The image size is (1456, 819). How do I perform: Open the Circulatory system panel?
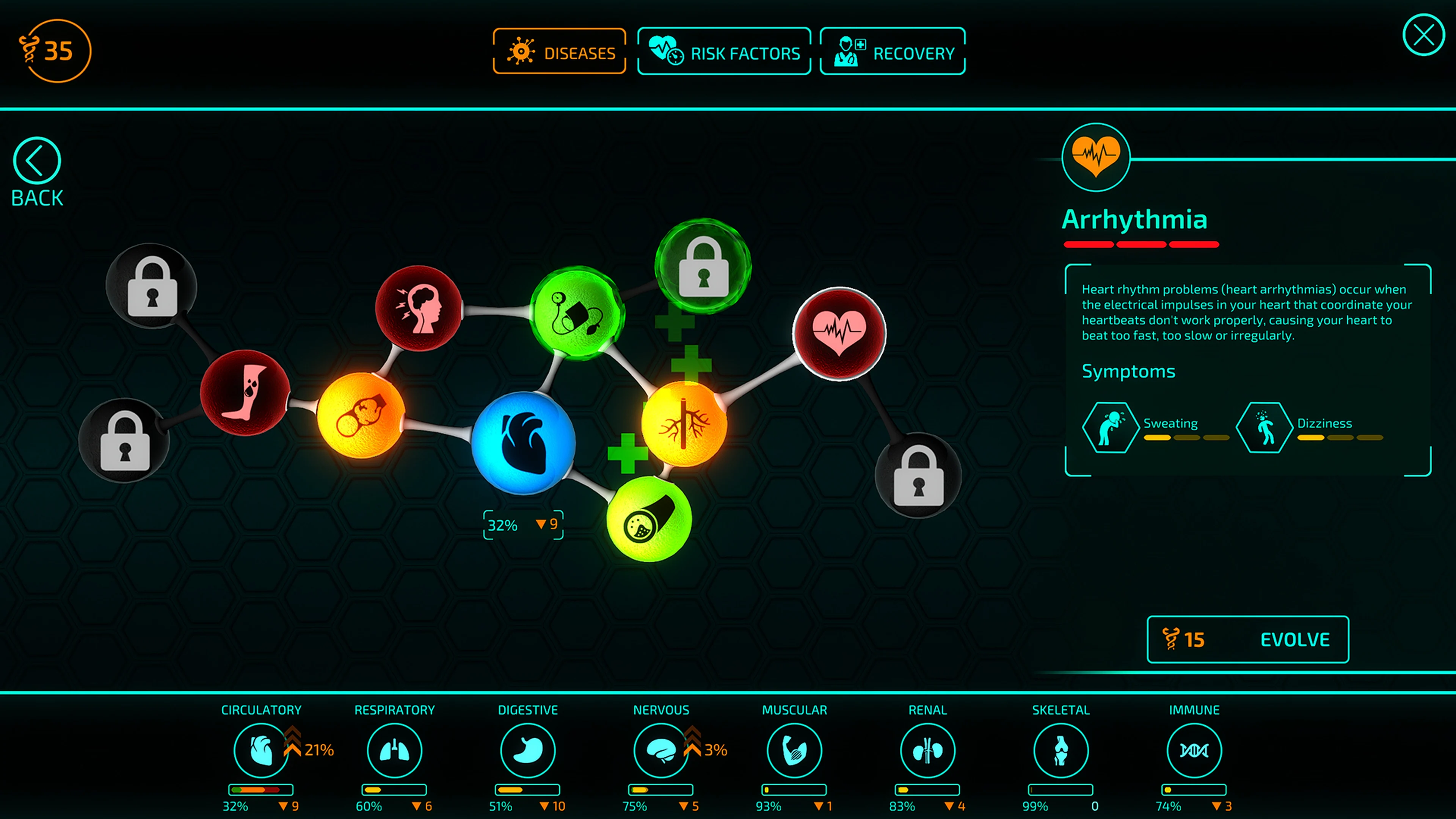260,750
